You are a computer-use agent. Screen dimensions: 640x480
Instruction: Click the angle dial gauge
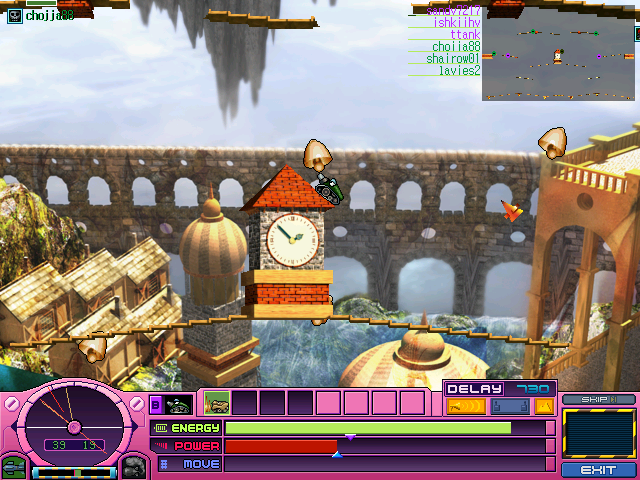(74, 422)
